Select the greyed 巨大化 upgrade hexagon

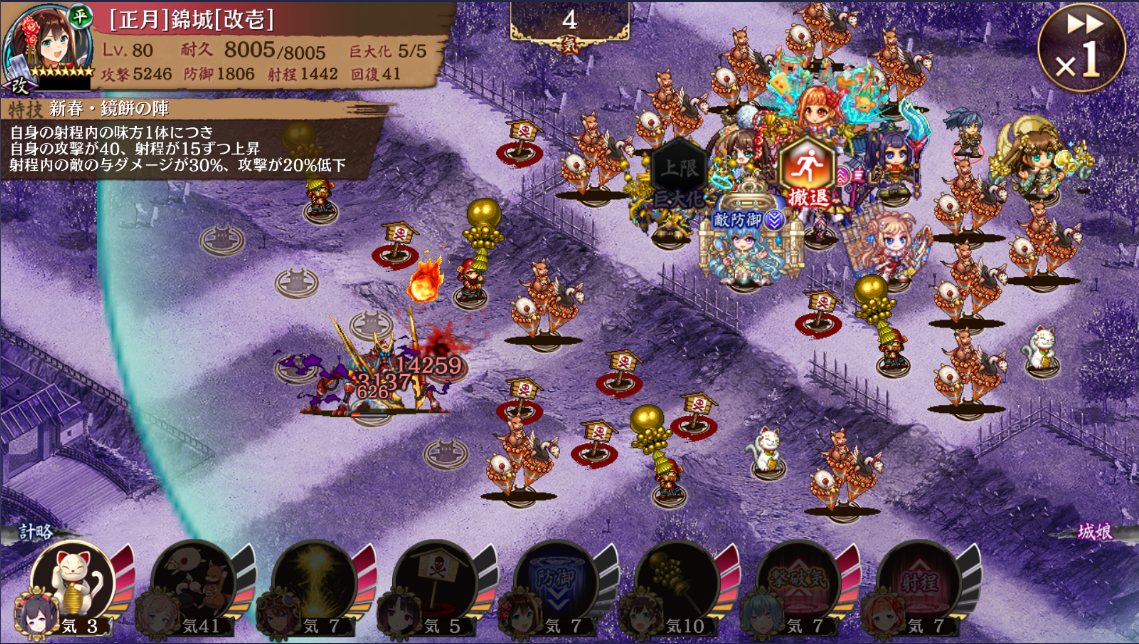678,174
